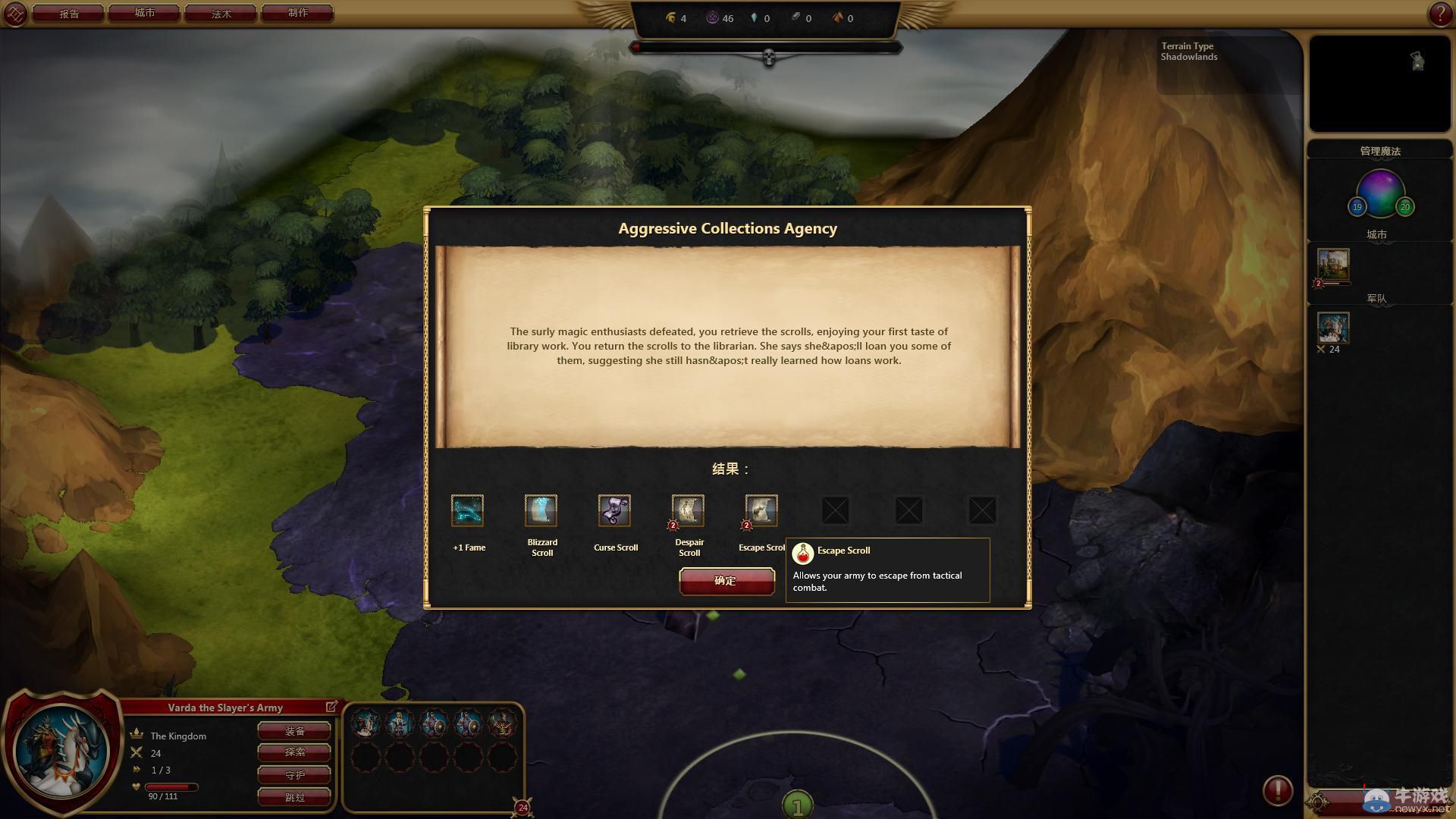Screen dimensions: 1456x819
Task: Open help with the question mark button
Action: click(x=1439, y=14)
